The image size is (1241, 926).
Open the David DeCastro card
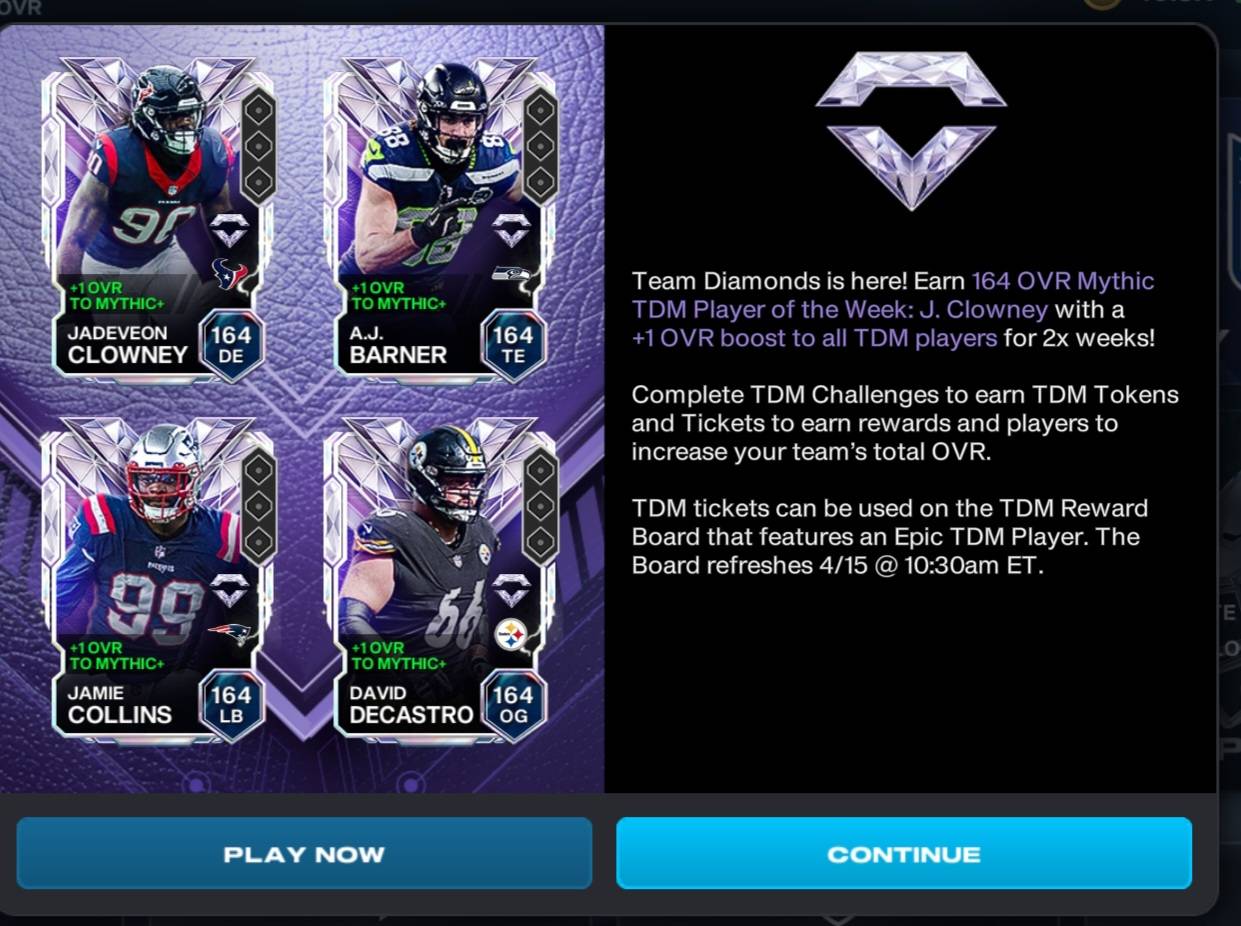441,576
